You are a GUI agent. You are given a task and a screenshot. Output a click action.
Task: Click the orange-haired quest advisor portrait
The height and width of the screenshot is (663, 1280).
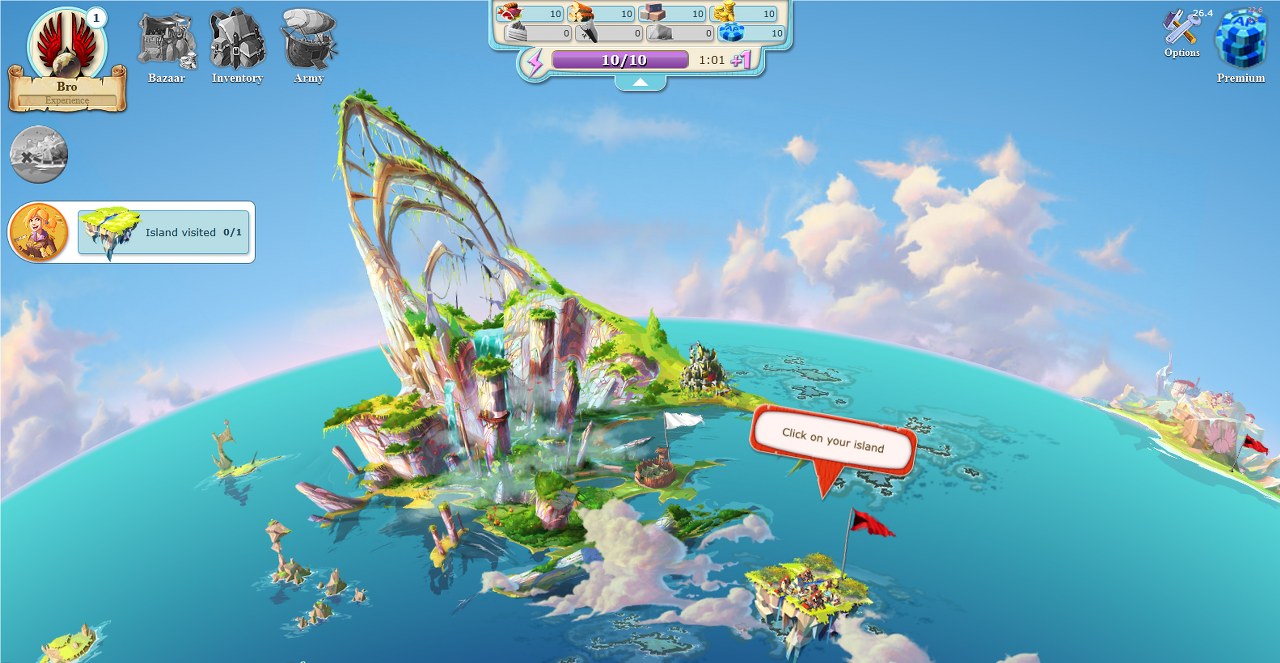pos(38,232)
